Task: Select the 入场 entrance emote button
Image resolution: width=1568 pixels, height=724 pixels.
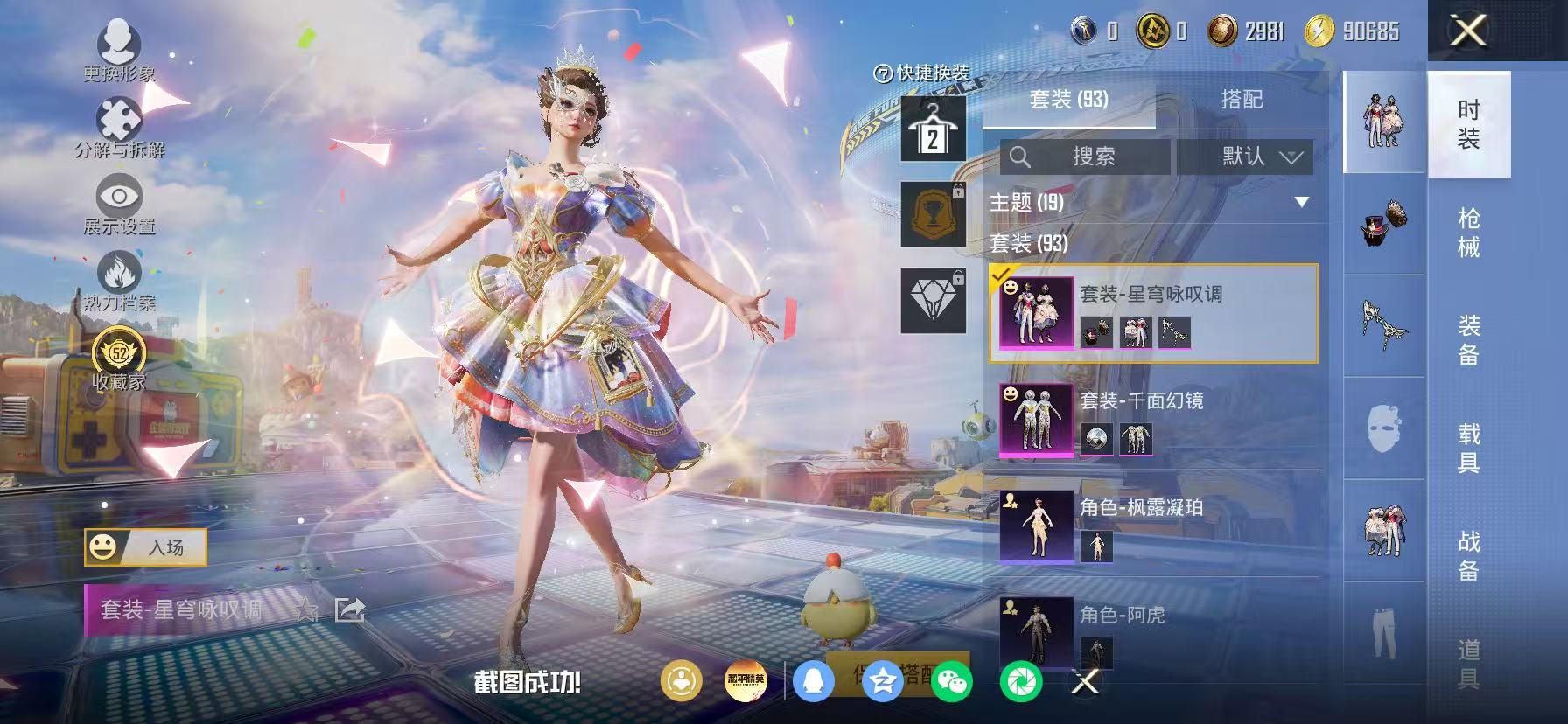Action: coord(146,547)
